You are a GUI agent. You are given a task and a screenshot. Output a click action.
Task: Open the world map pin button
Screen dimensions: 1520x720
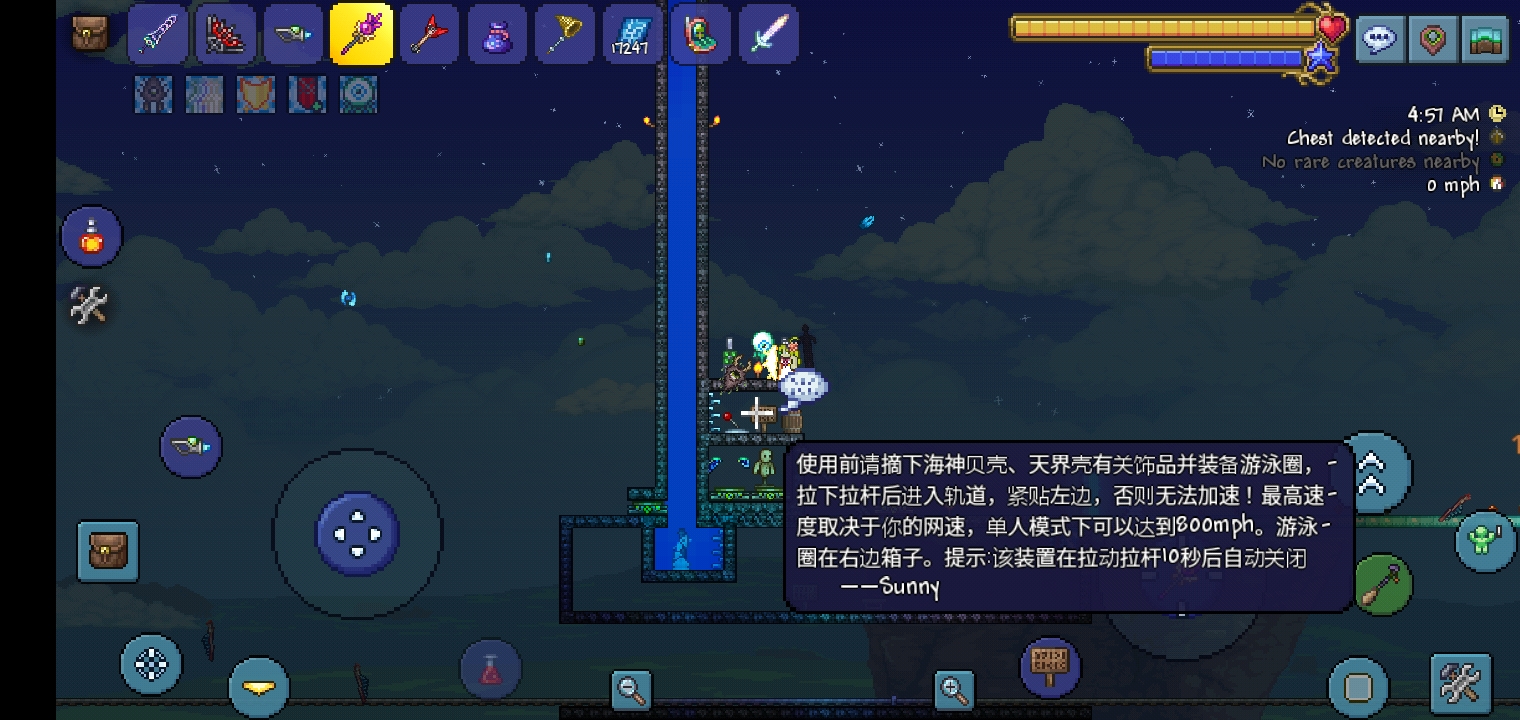click(x=1433, y=41)
